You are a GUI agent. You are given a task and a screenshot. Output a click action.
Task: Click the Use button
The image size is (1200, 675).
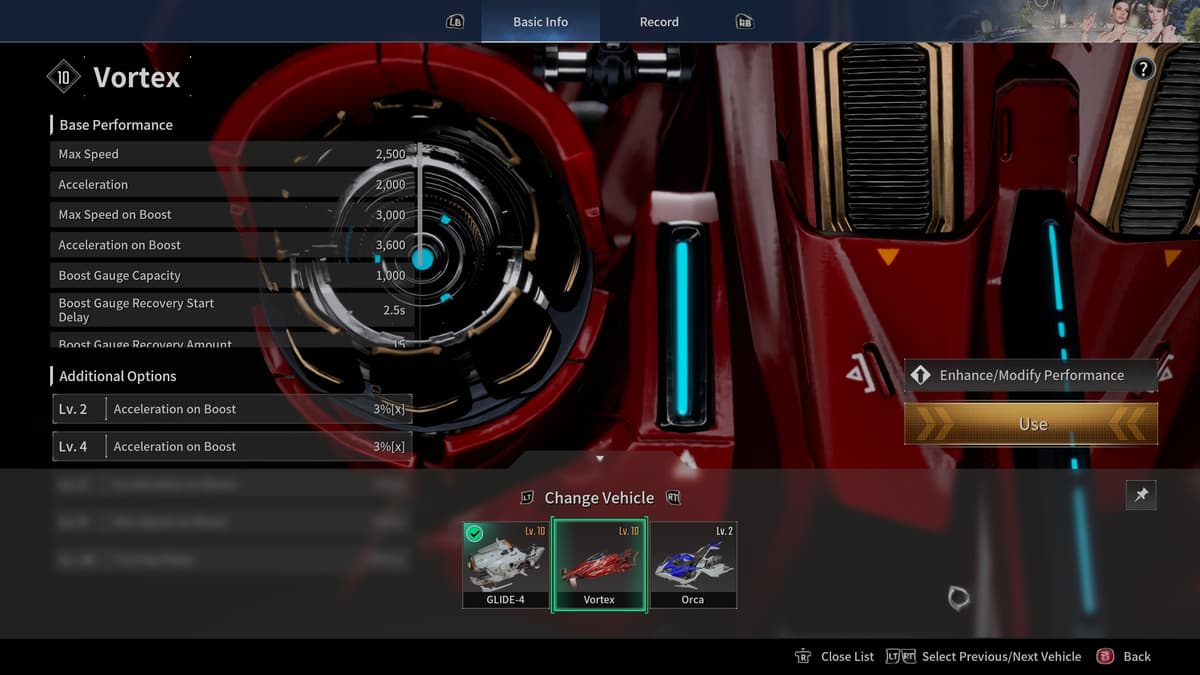pos(1031,424)
